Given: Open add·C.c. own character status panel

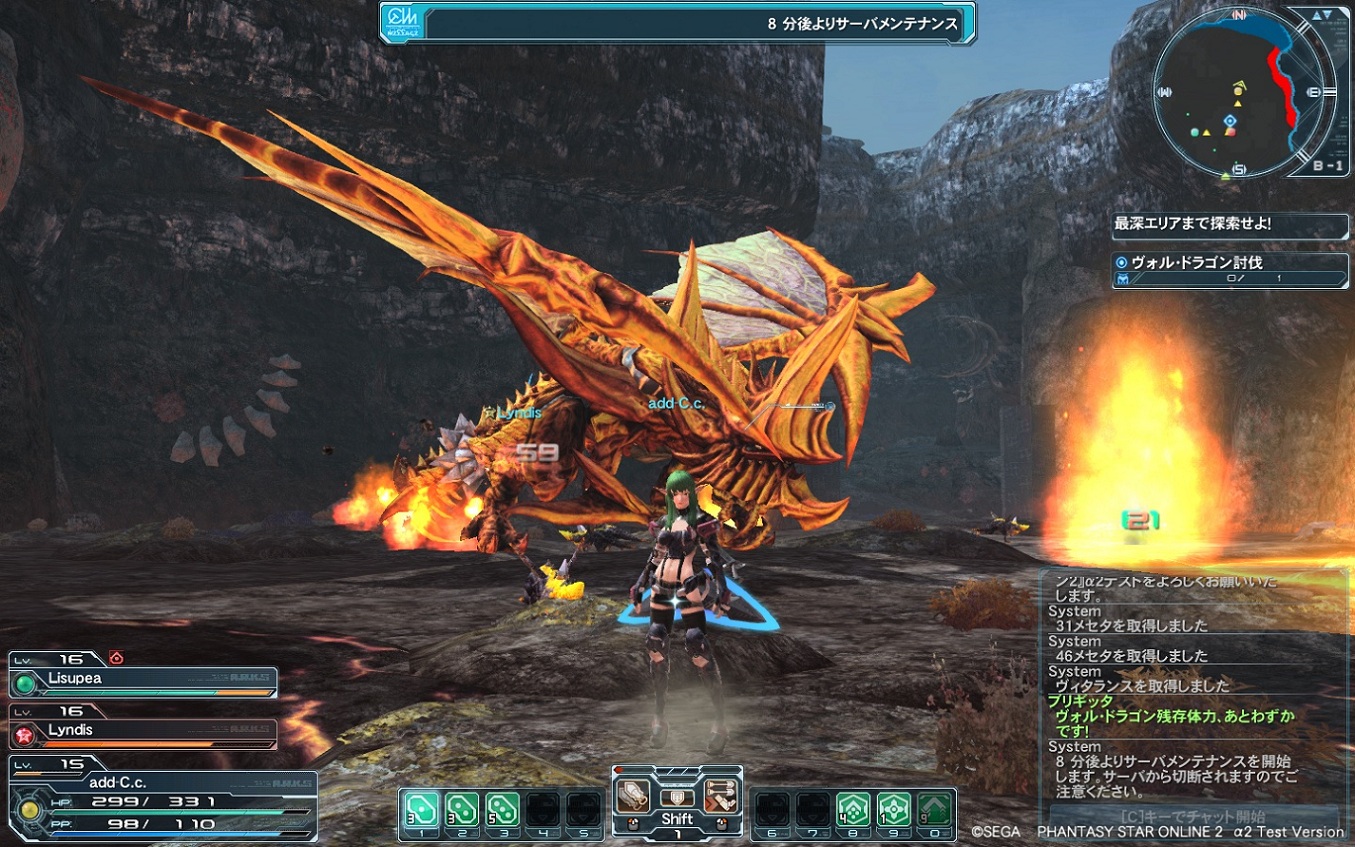Looking at the screenshot, I should point(160,802).
